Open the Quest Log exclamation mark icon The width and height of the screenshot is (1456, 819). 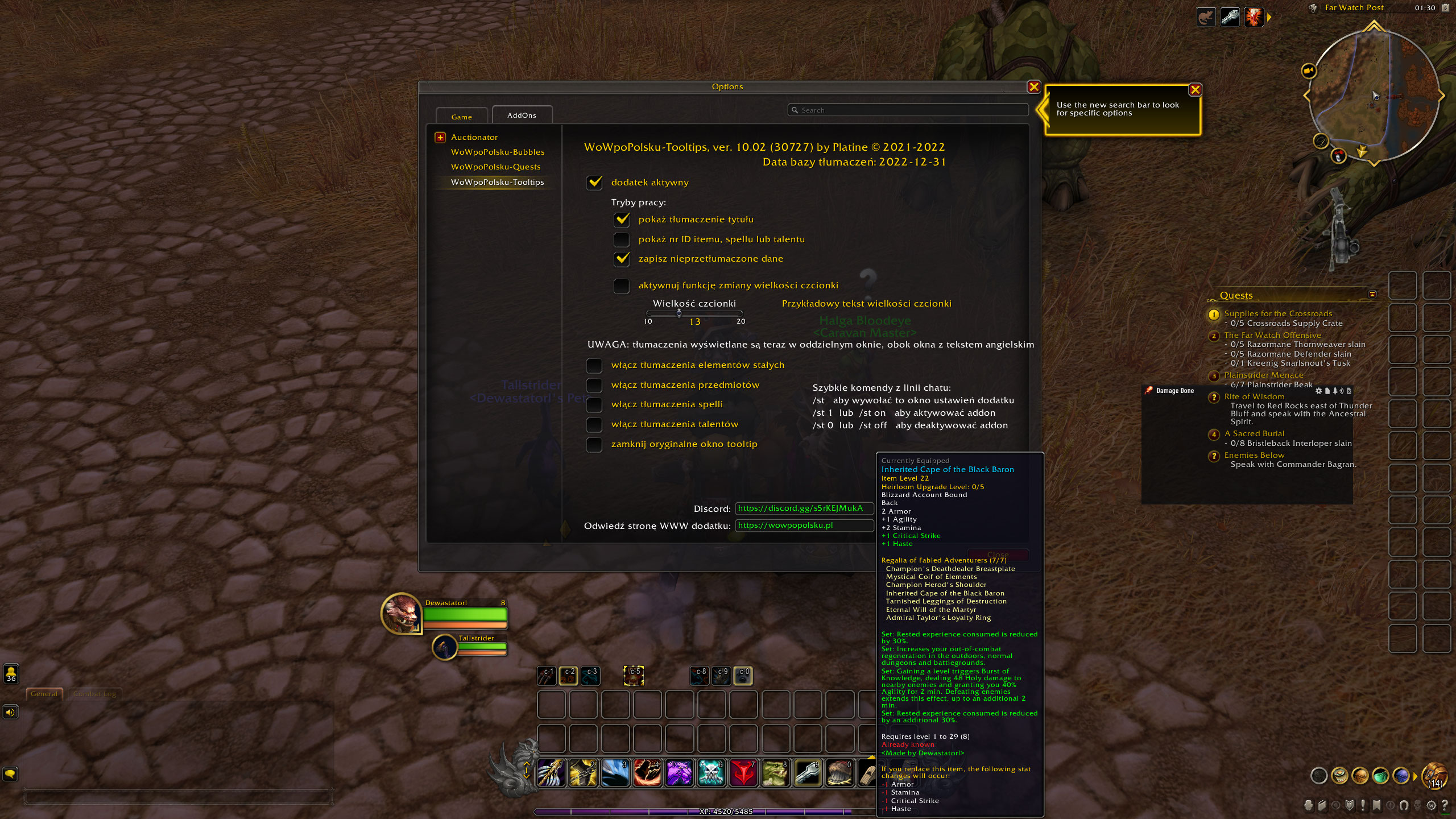[x=1363, y=806]
